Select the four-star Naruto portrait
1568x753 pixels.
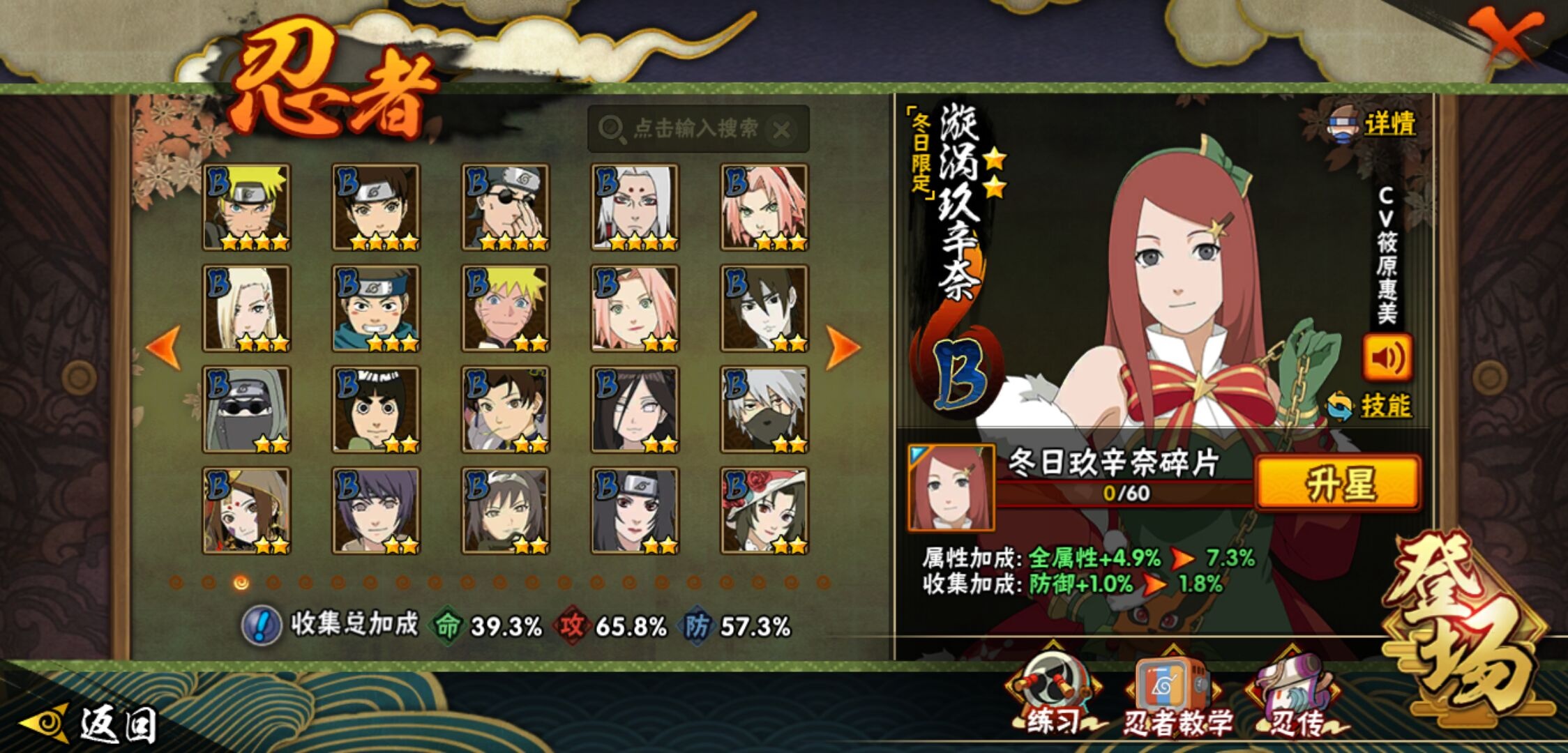pyautogui.click(x=246, y=207)
